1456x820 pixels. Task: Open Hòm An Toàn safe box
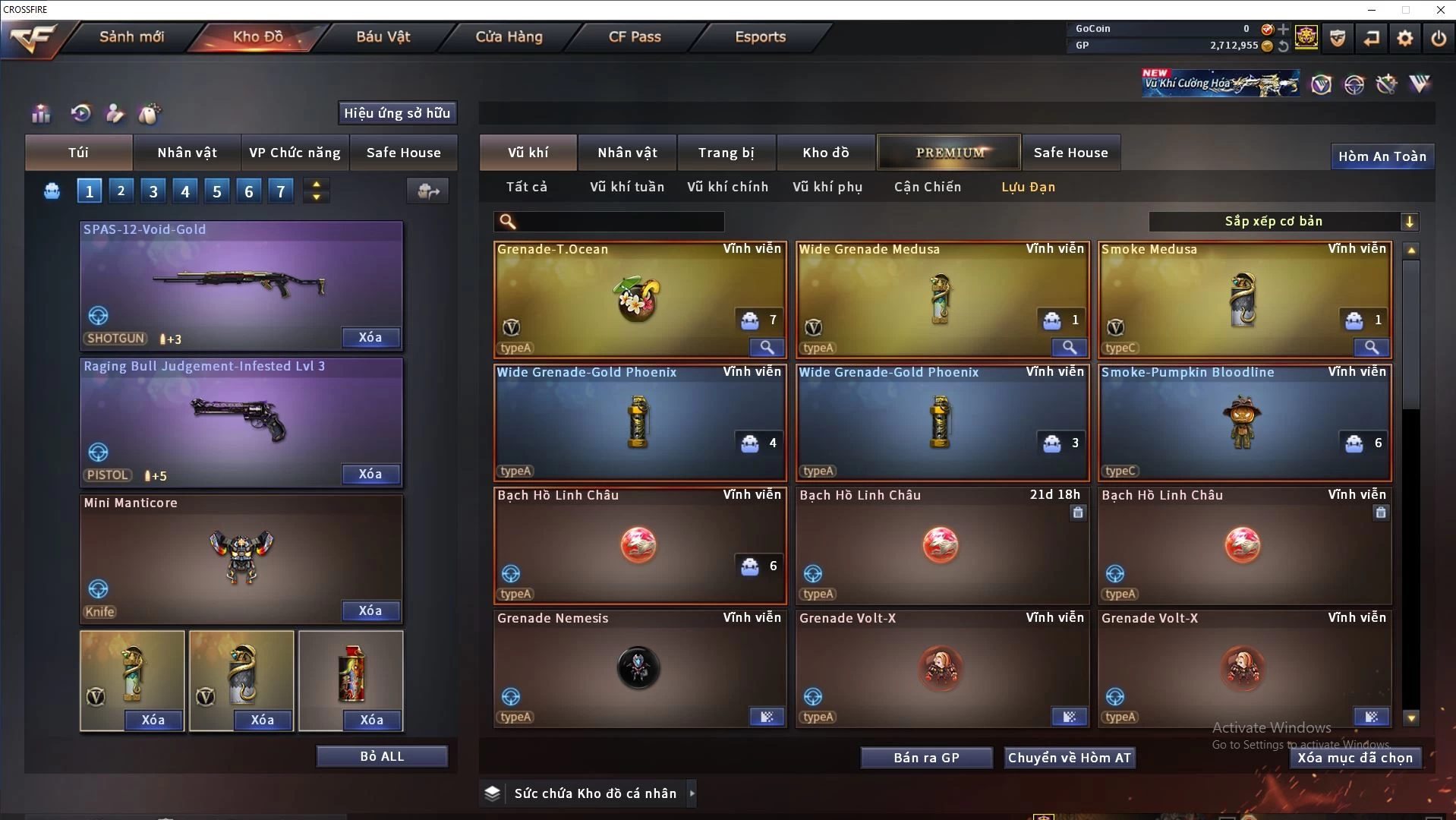pos(1382,156)
